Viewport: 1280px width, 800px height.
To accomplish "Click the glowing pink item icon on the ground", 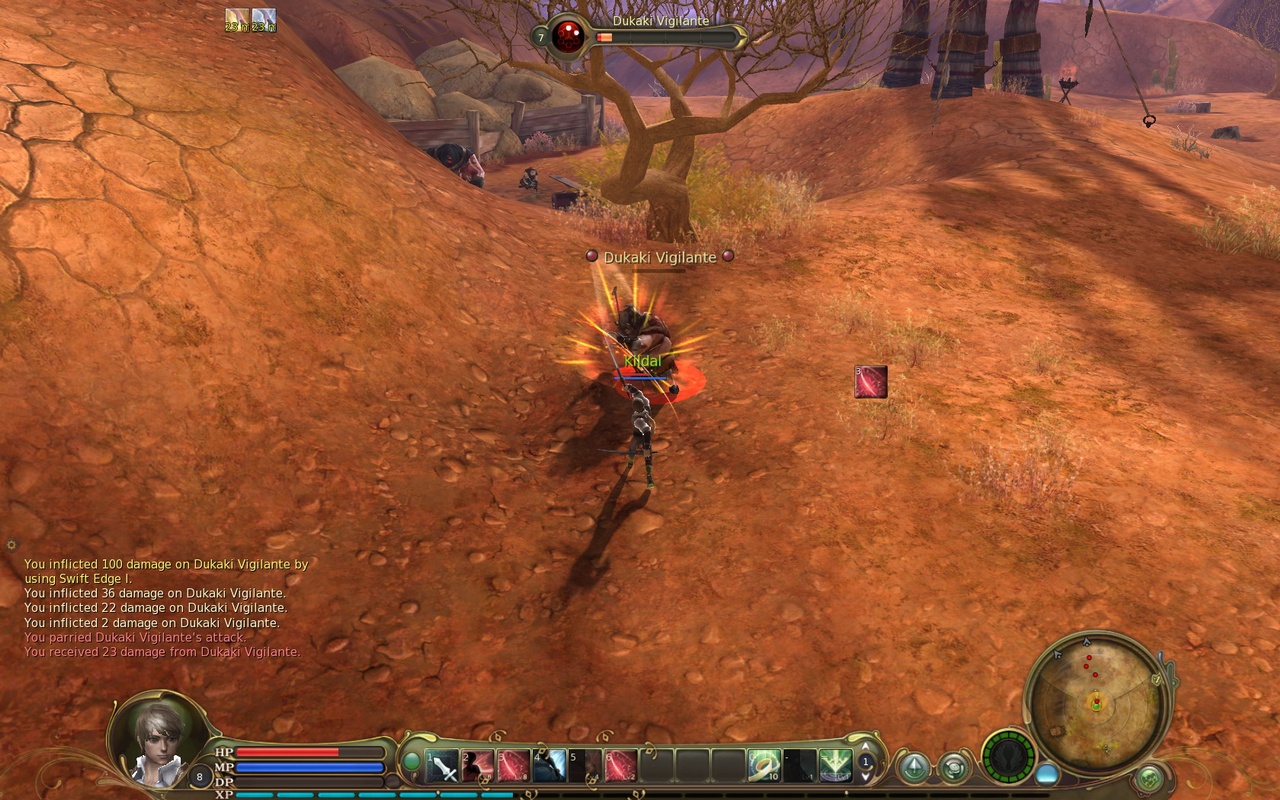I will point(870,382).
